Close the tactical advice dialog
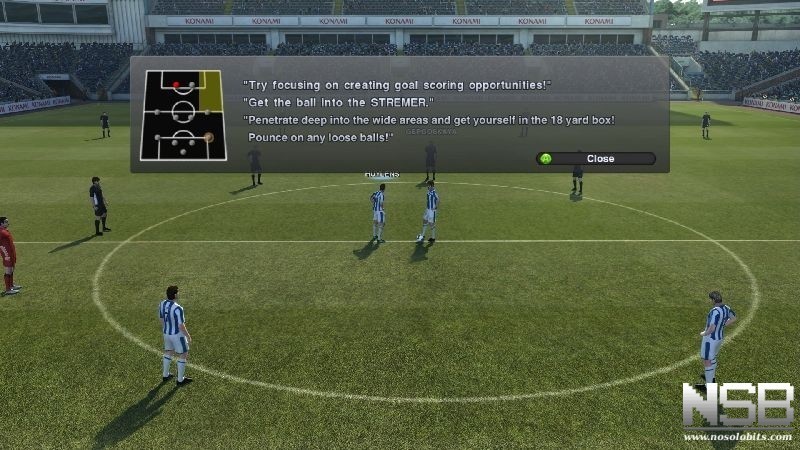The width and height of the screenshot is (800, 450). coord(596,158)
